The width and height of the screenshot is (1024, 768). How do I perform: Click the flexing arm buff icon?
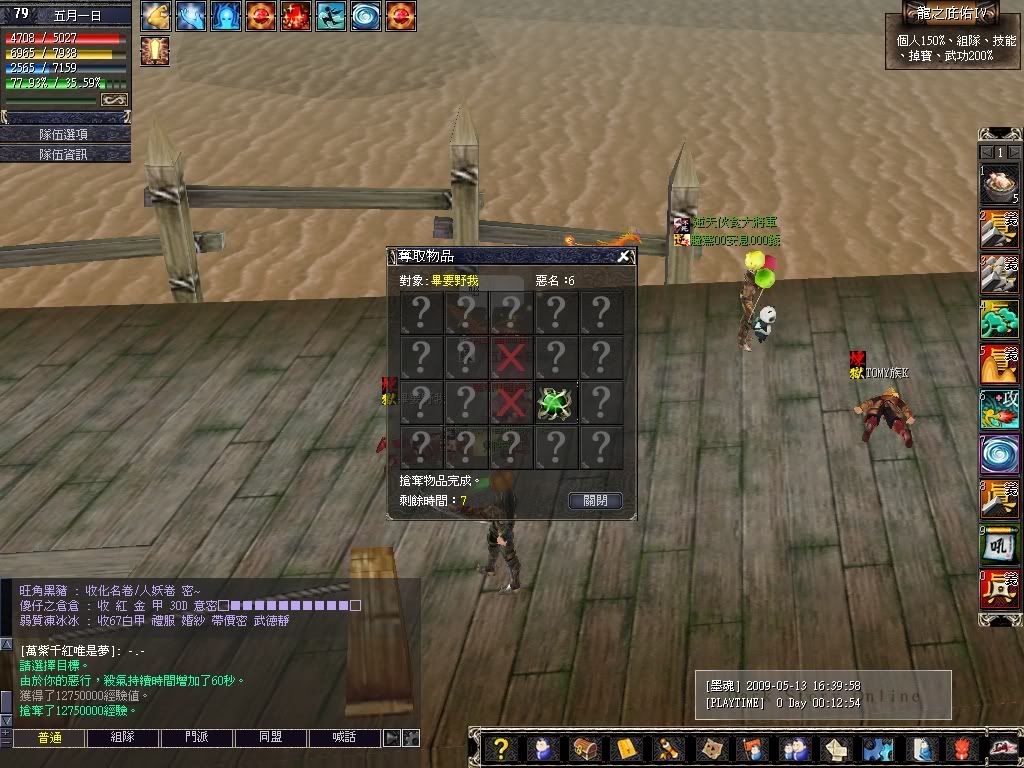pyautogui.click(x=156, y=16)
